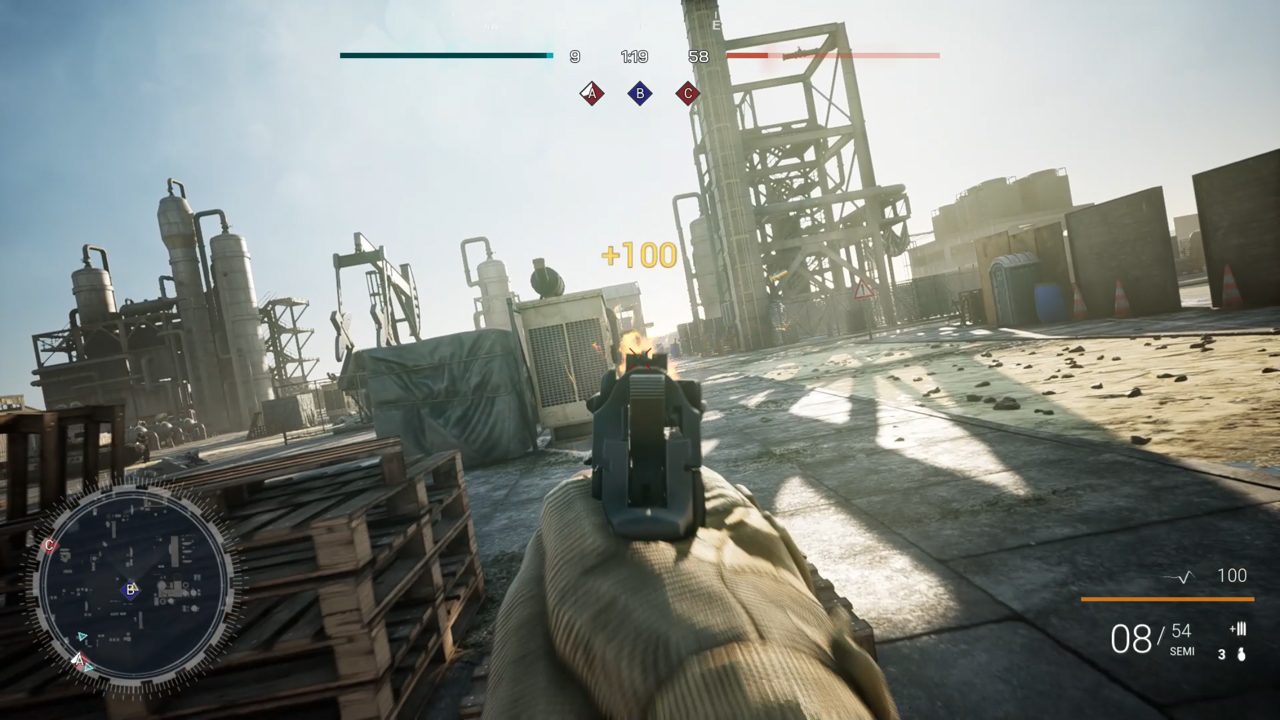The width and height of the screenshot is (1280, 720).
Task: Toggle the SEMI fire mode indicator
Action: coord(1181,651)
